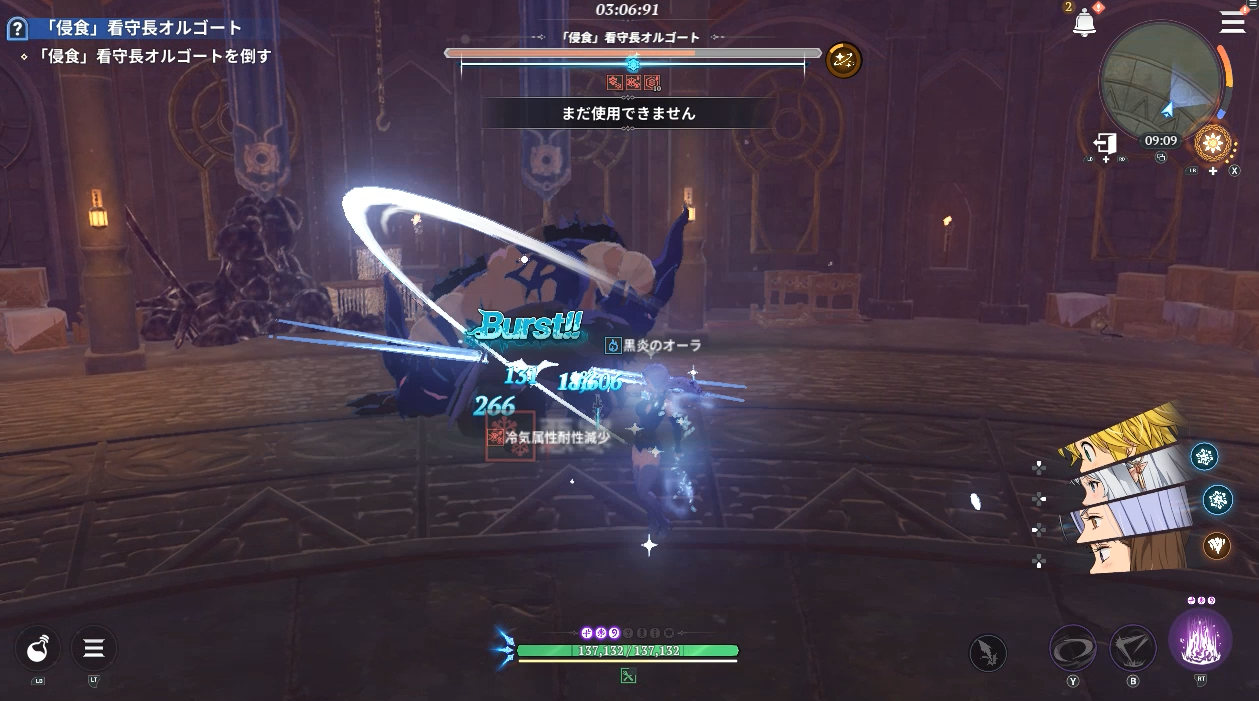This screenshot has height=701, width=1259.
Task: Open the quest help question mark icon
Action: 16,29
